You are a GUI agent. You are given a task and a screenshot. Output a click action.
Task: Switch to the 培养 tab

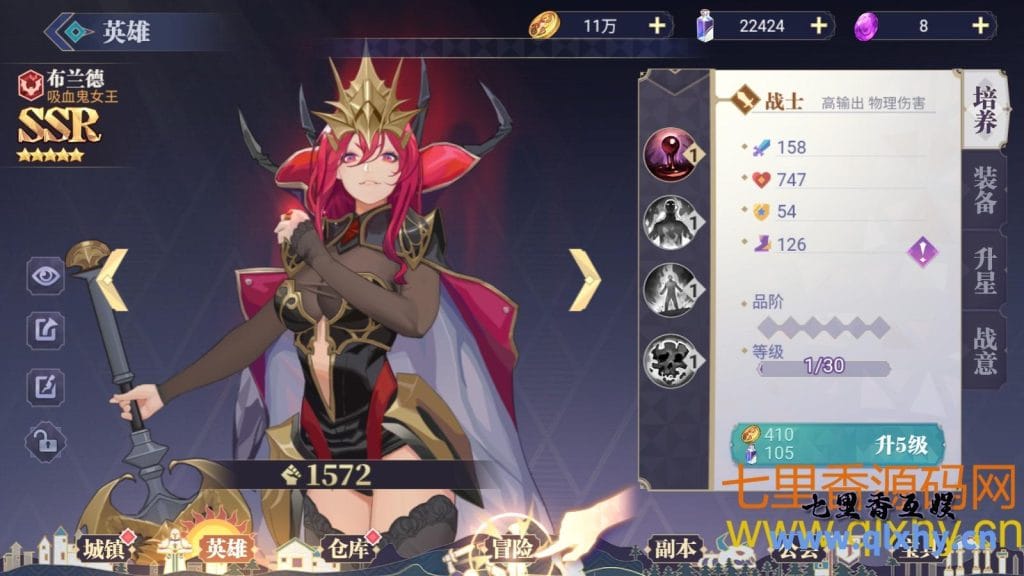click(985, 110)
